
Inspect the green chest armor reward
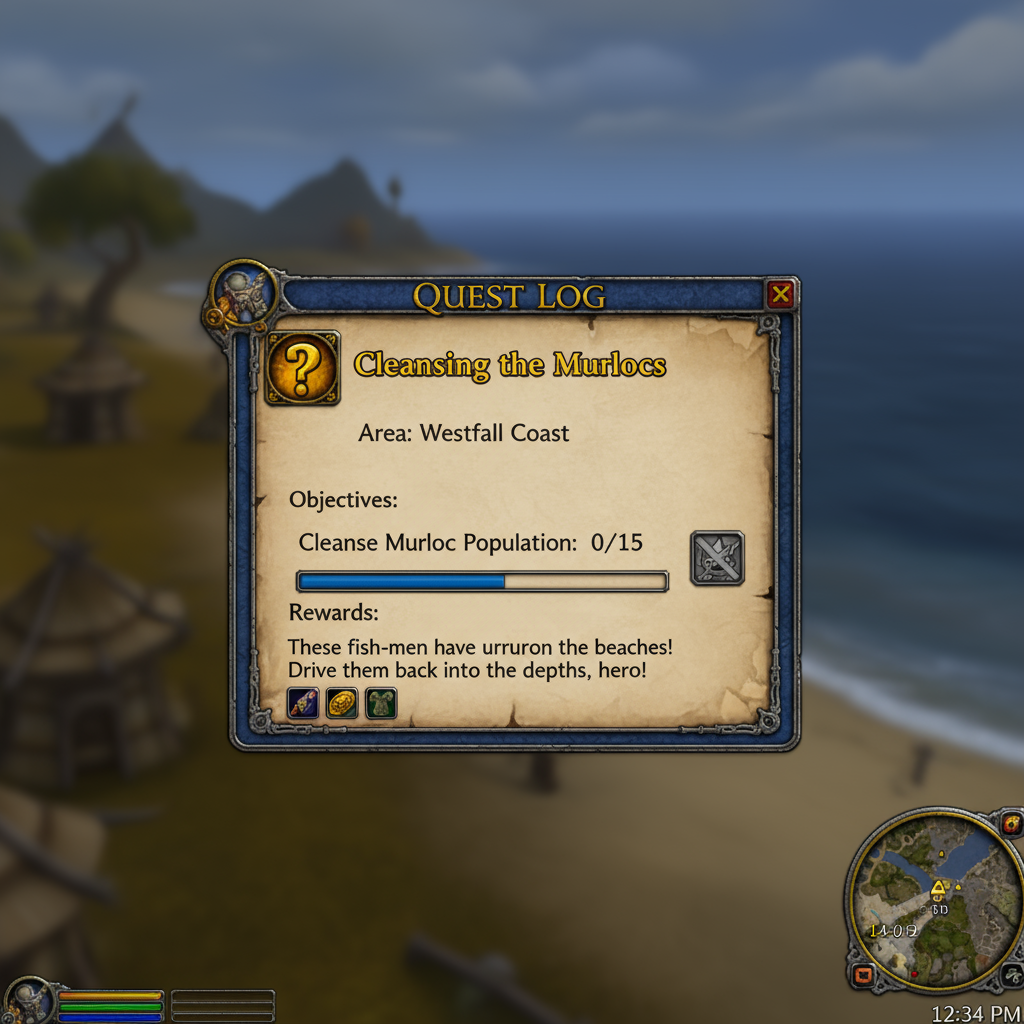click(381, 703)
